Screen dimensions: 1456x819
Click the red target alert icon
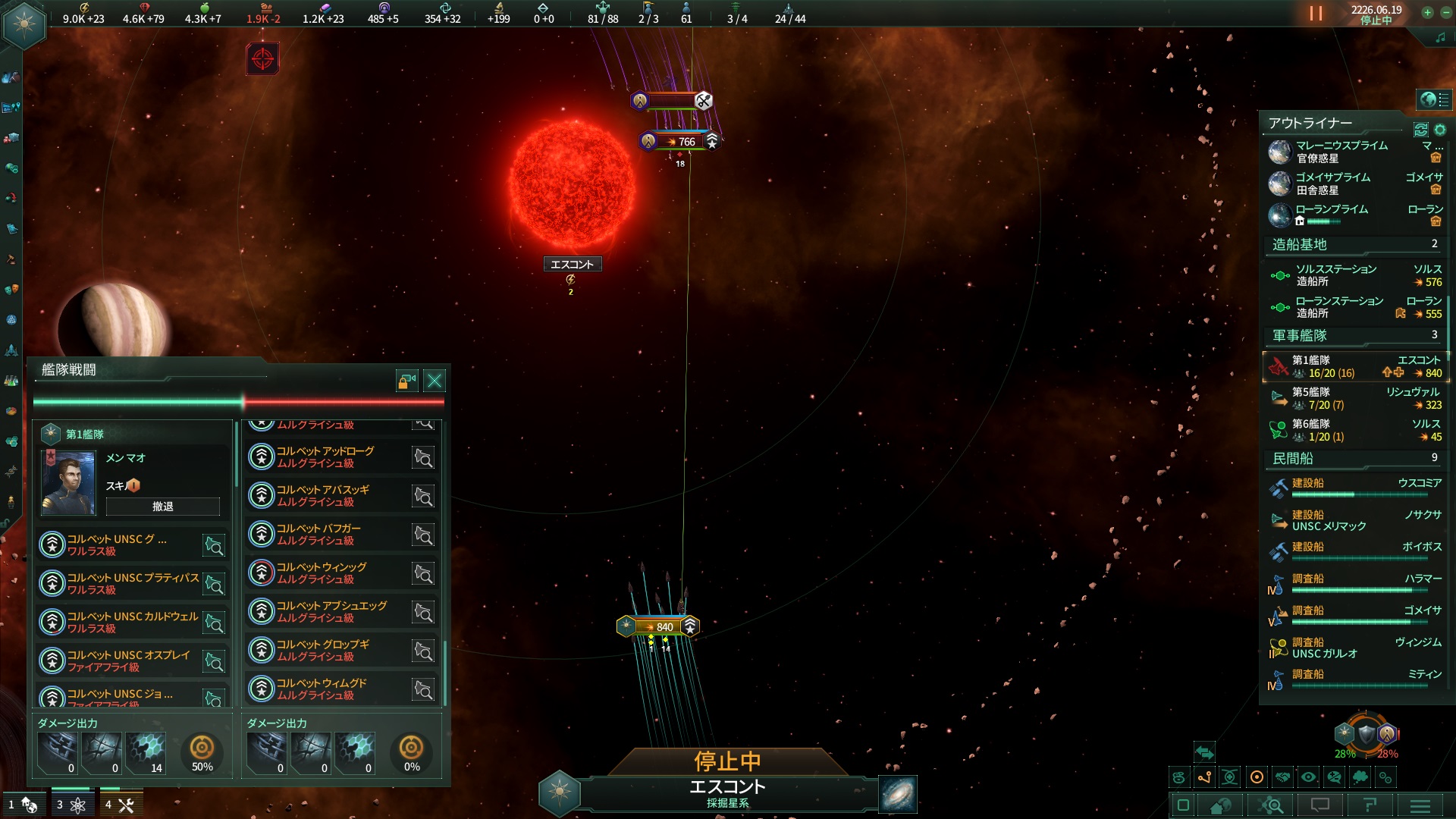(262, 58)
